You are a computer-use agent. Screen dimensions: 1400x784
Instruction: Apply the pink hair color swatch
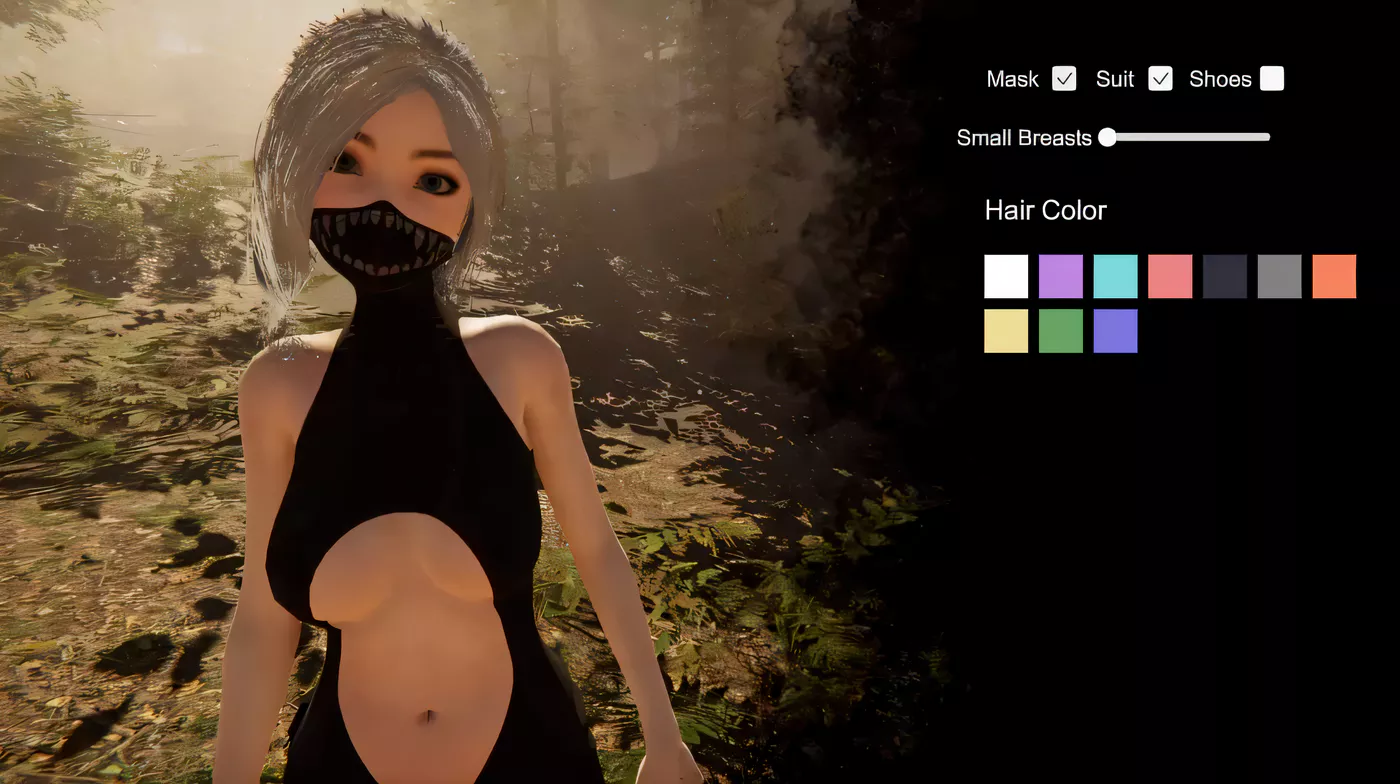[1170, 276]
